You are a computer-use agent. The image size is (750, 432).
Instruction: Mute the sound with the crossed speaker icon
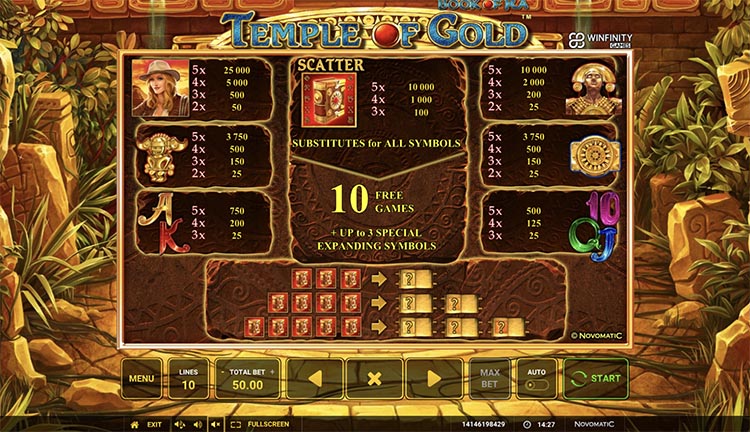point(215,424)
